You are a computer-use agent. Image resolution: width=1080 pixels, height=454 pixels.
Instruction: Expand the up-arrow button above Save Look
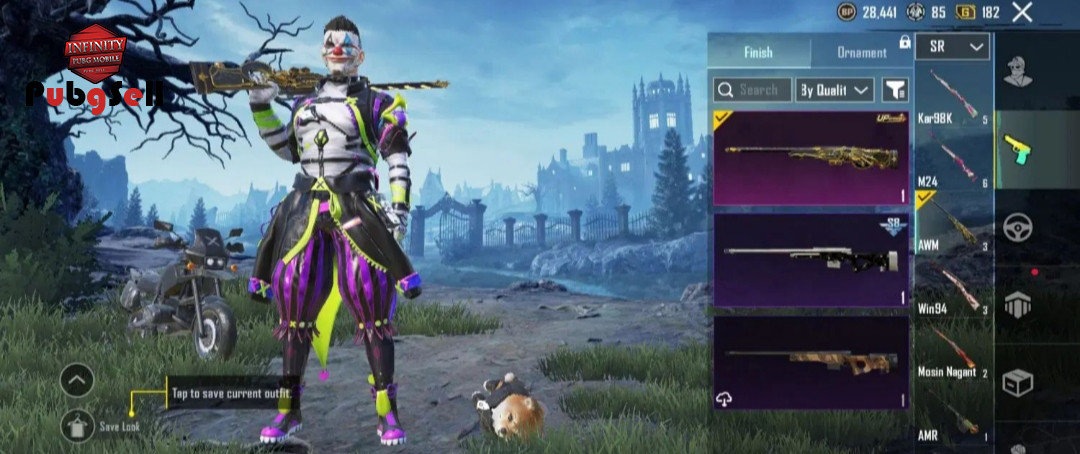pos(77,380)
